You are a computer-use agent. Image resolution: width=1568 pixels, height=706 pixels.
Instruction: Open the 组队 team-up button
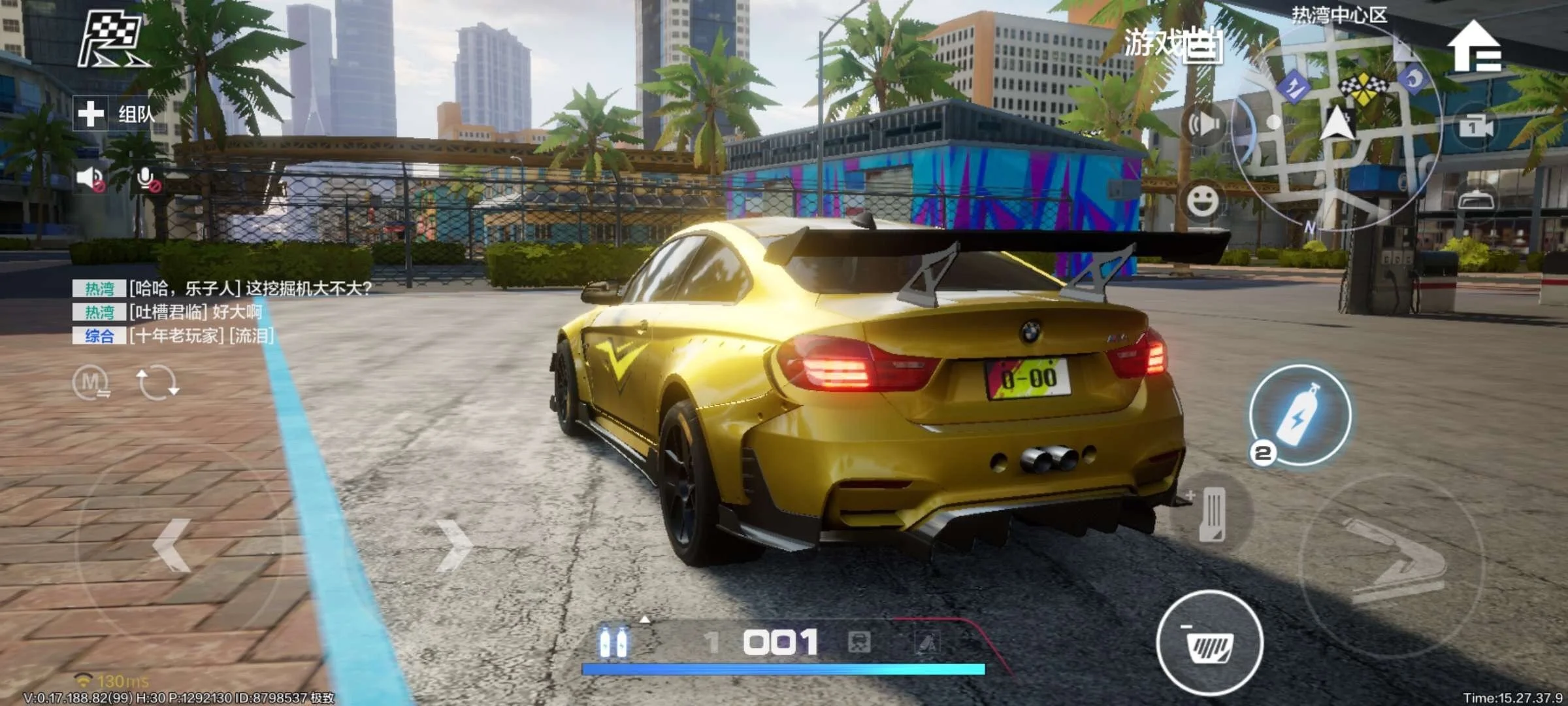click(x=115, y=114)
